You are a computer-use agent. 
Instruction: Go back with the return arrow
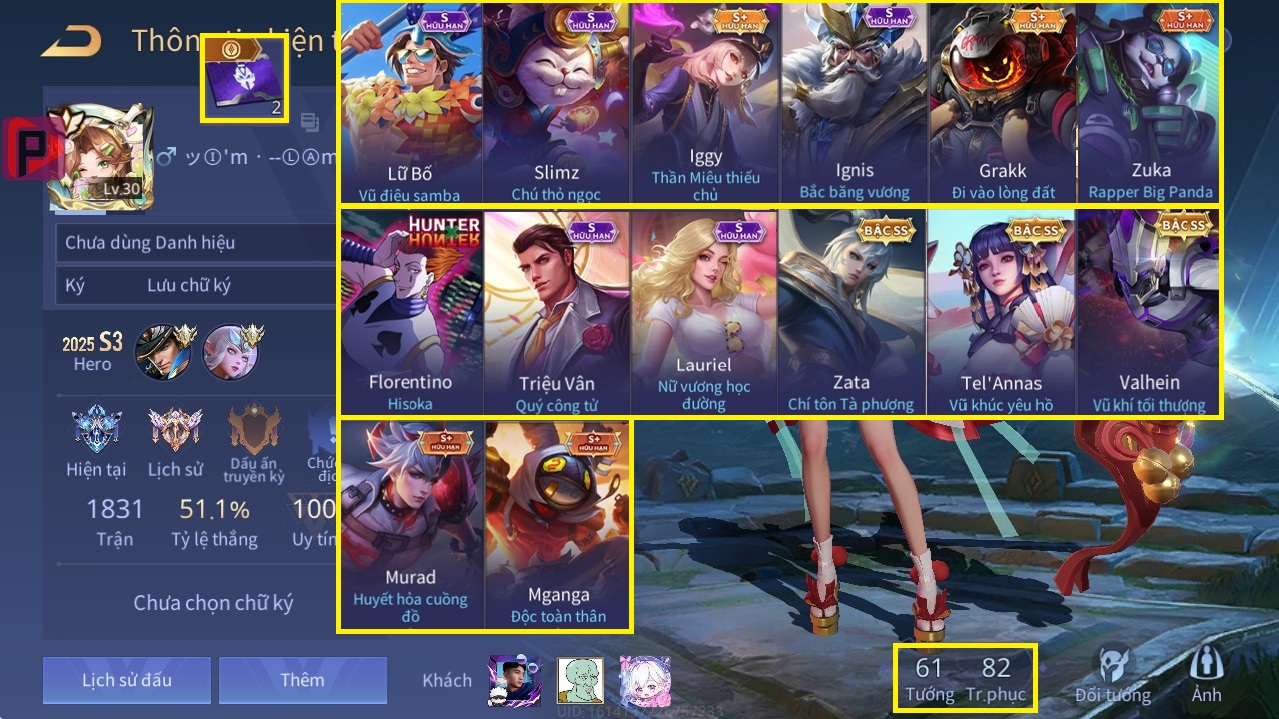pos(72,41)
